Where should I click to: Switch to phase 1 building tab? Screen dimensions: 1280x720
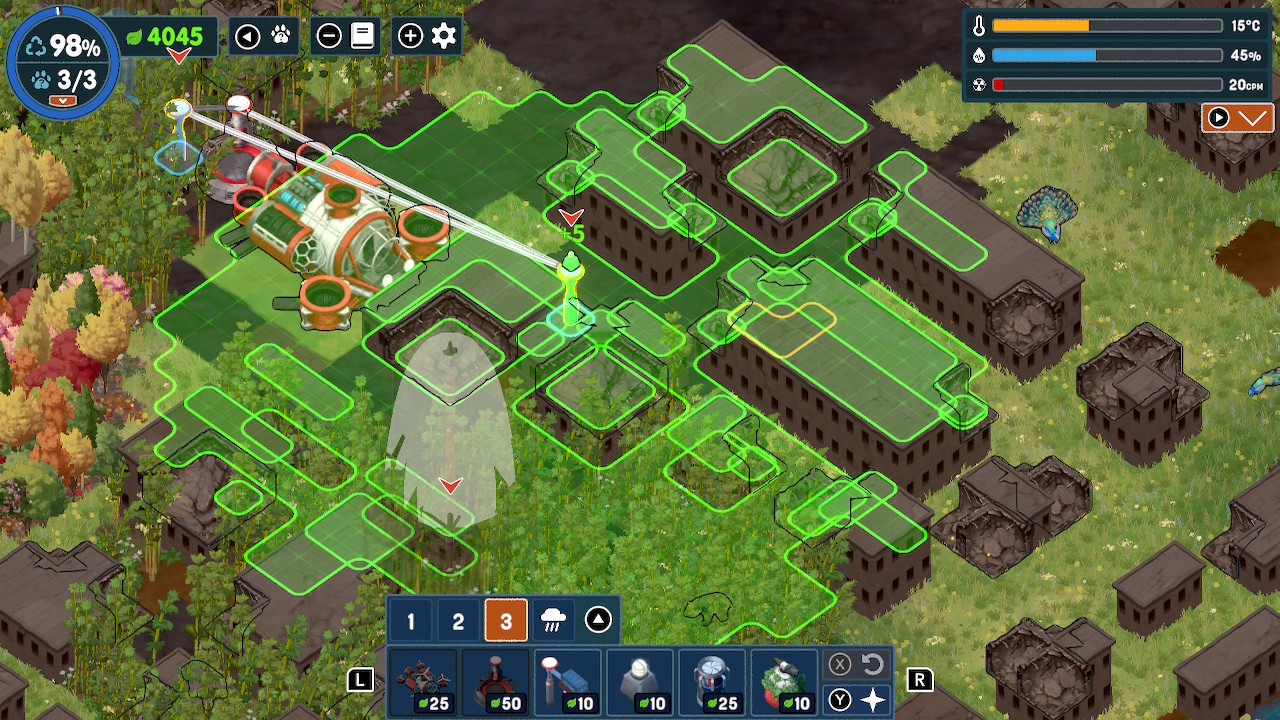410,622
